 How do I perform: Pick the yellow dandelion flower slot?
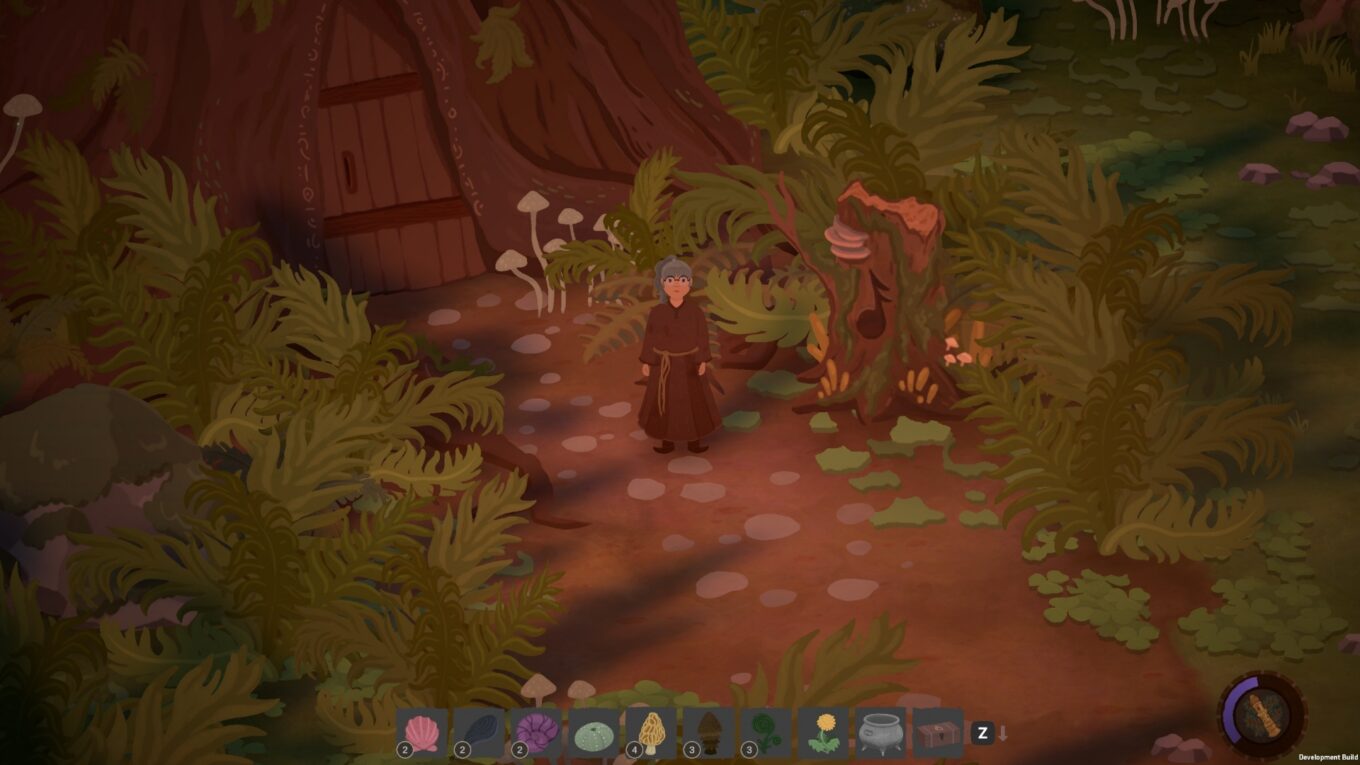pyautogui.click(x=824, y=733)
